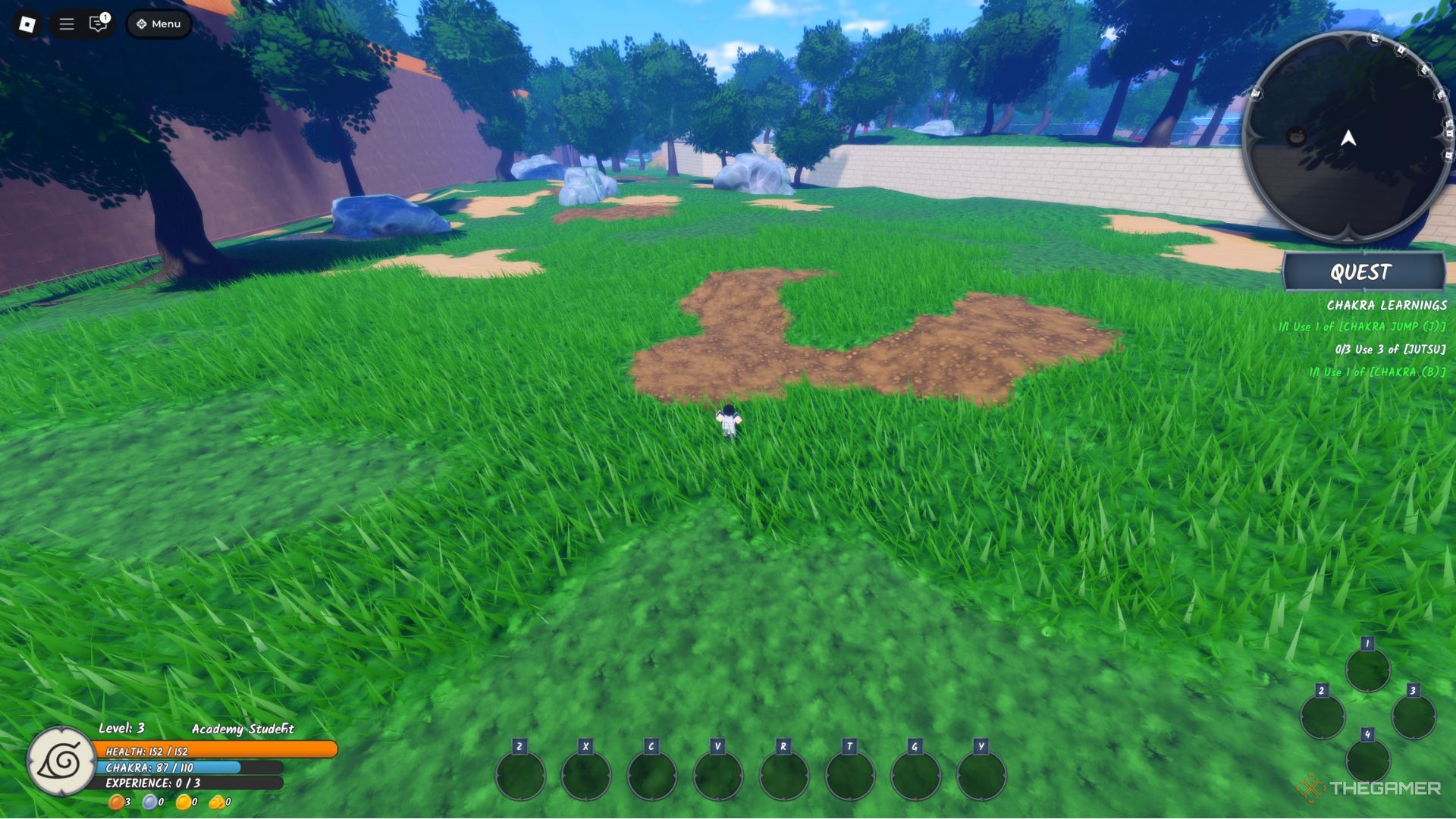Select item slot number 1
The image size is (1456, 819).
tap(1368, 670)
